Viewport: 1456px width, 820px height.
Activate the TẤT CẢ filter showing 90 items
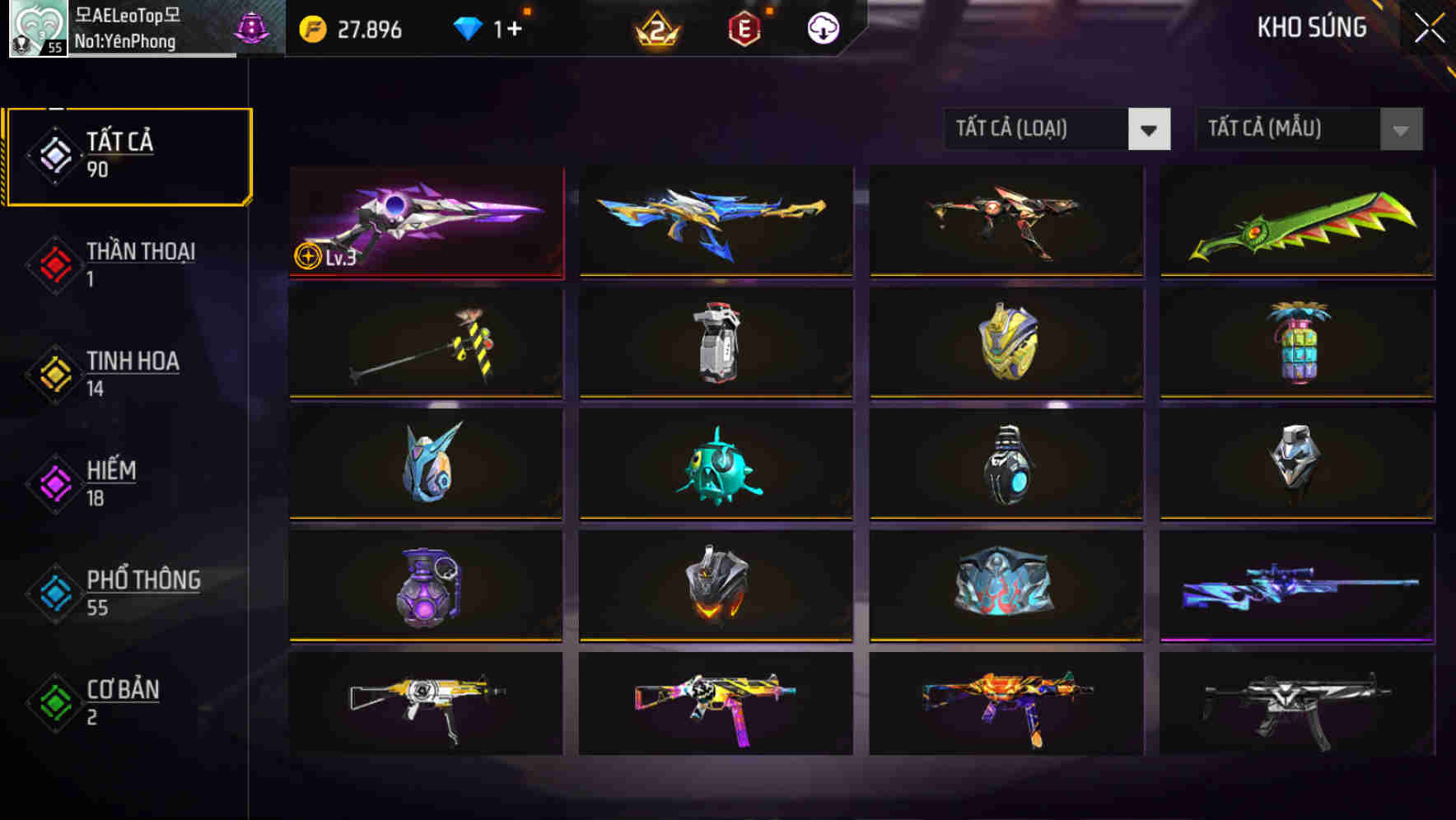click(128, 155)
